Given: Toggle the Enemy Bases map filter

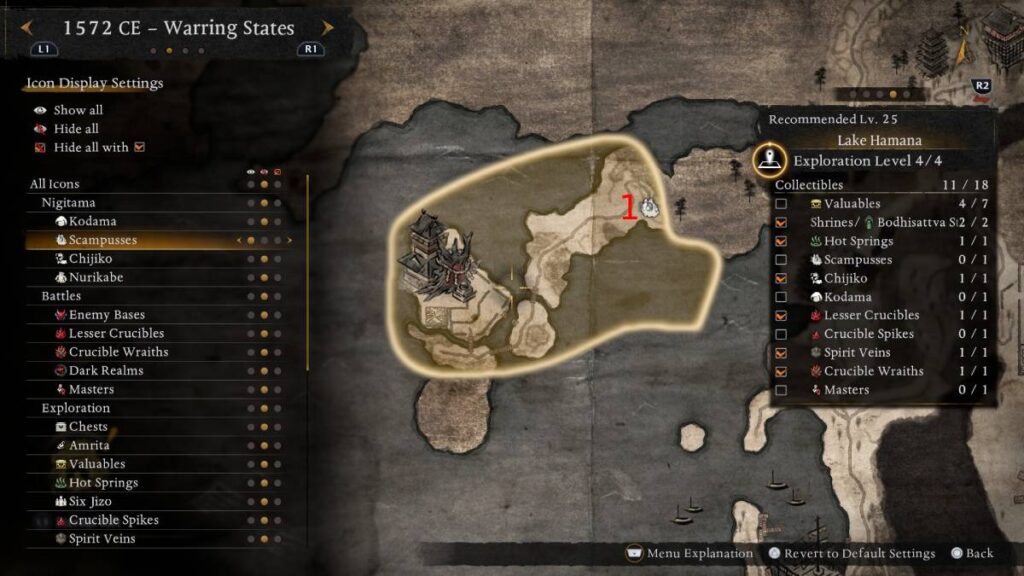Looking at the screenshot, I should click(x=106, y=315).
